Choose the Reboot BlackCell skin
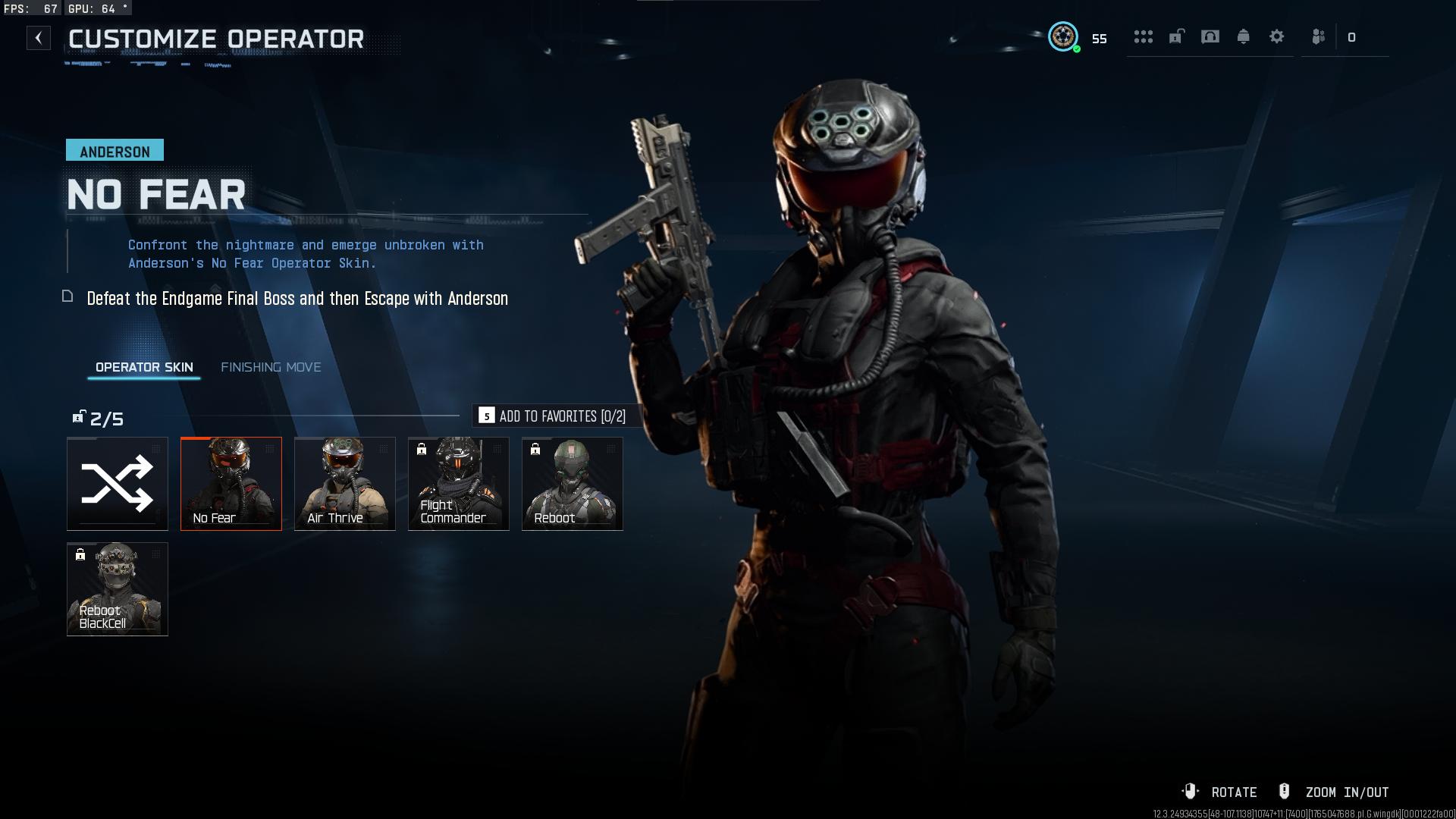 point(118,589)
